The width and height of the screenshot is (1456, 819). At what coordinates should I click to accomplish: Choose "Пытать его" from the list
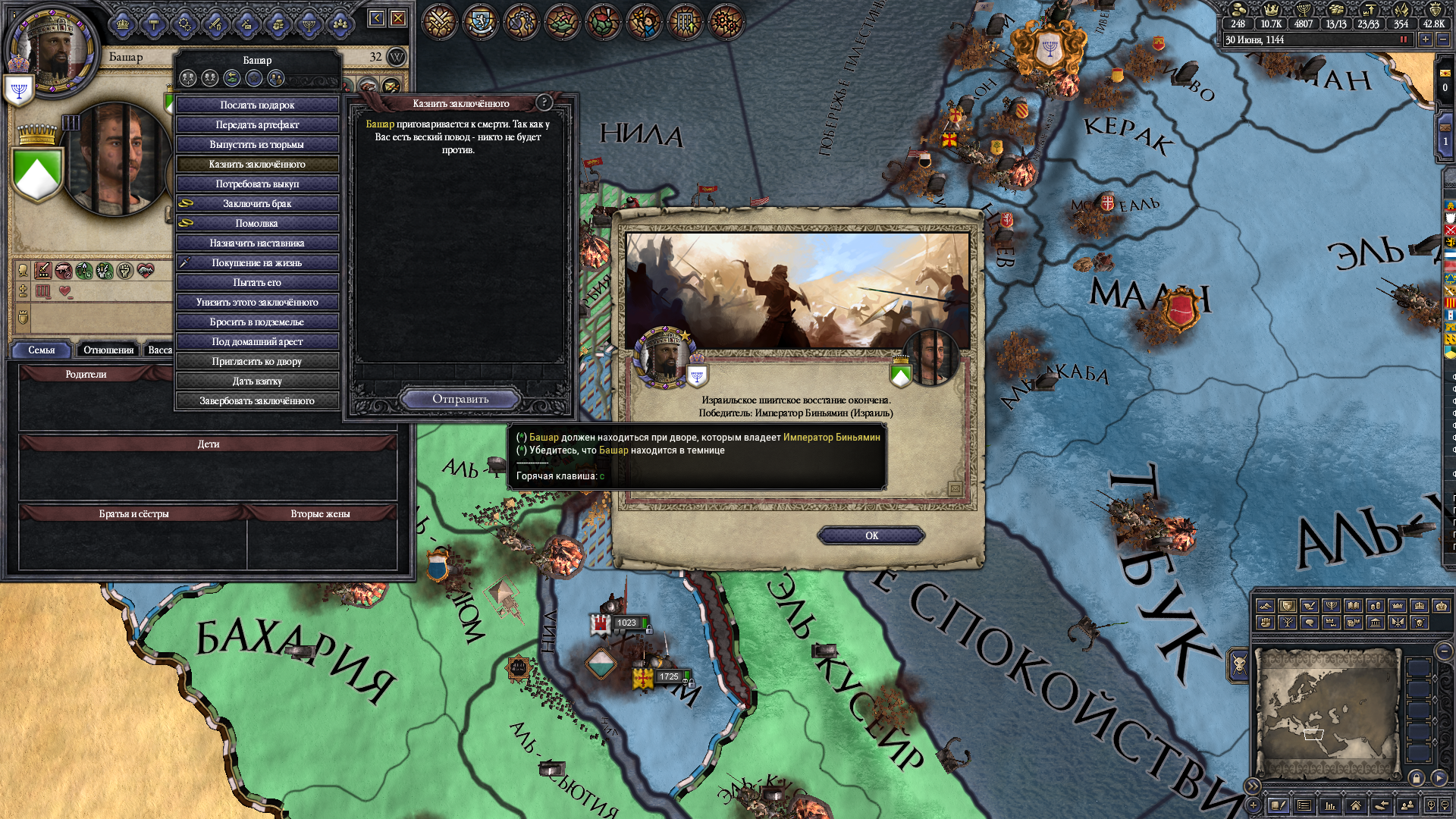(257, 282)
